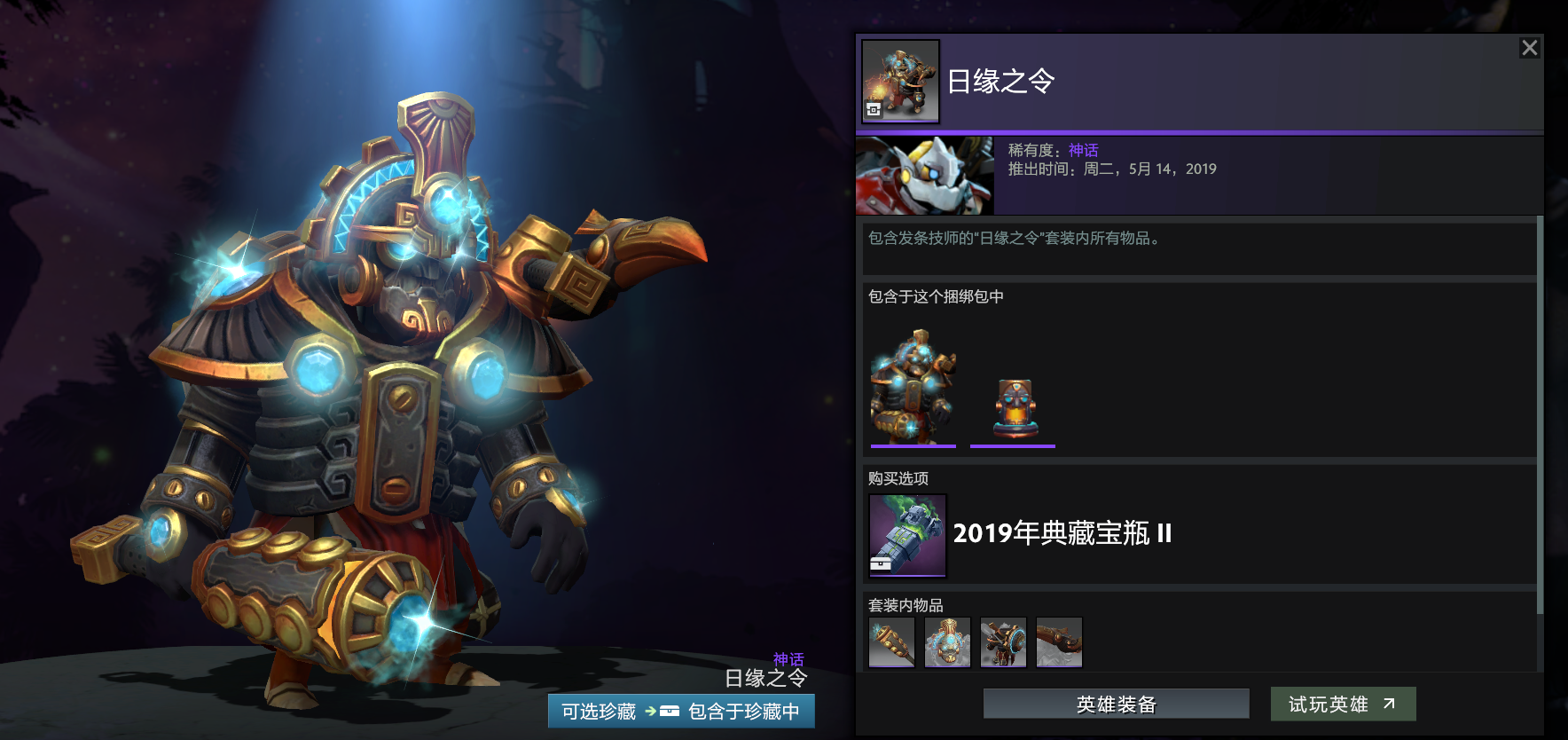Image resolution: width=1568 pixels, height=740 pixels.
Task: Click the arrow icon inside 试玩英雄 button
Action: 1388,704
